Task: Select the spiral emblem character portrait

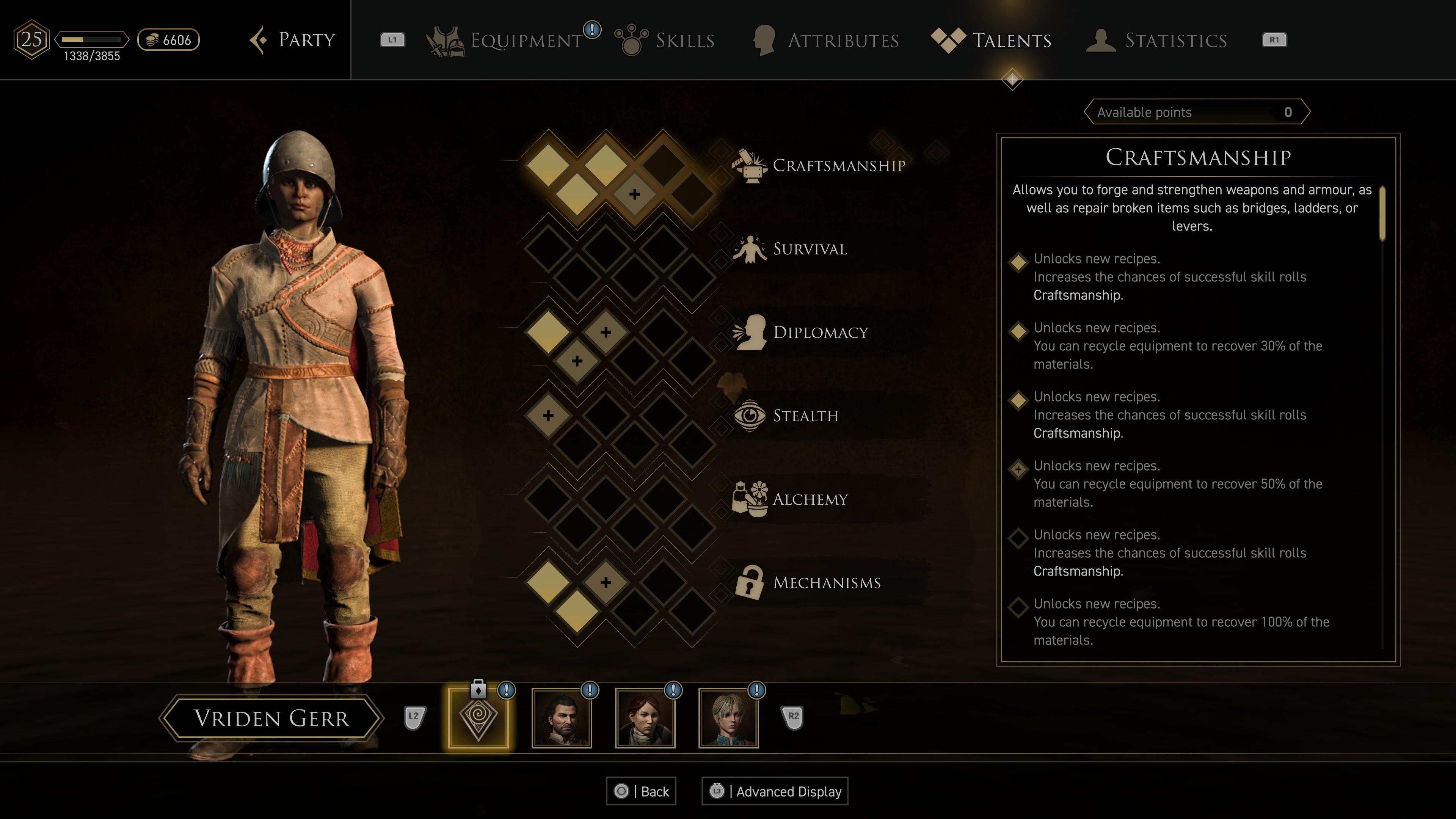Action: 478,718
